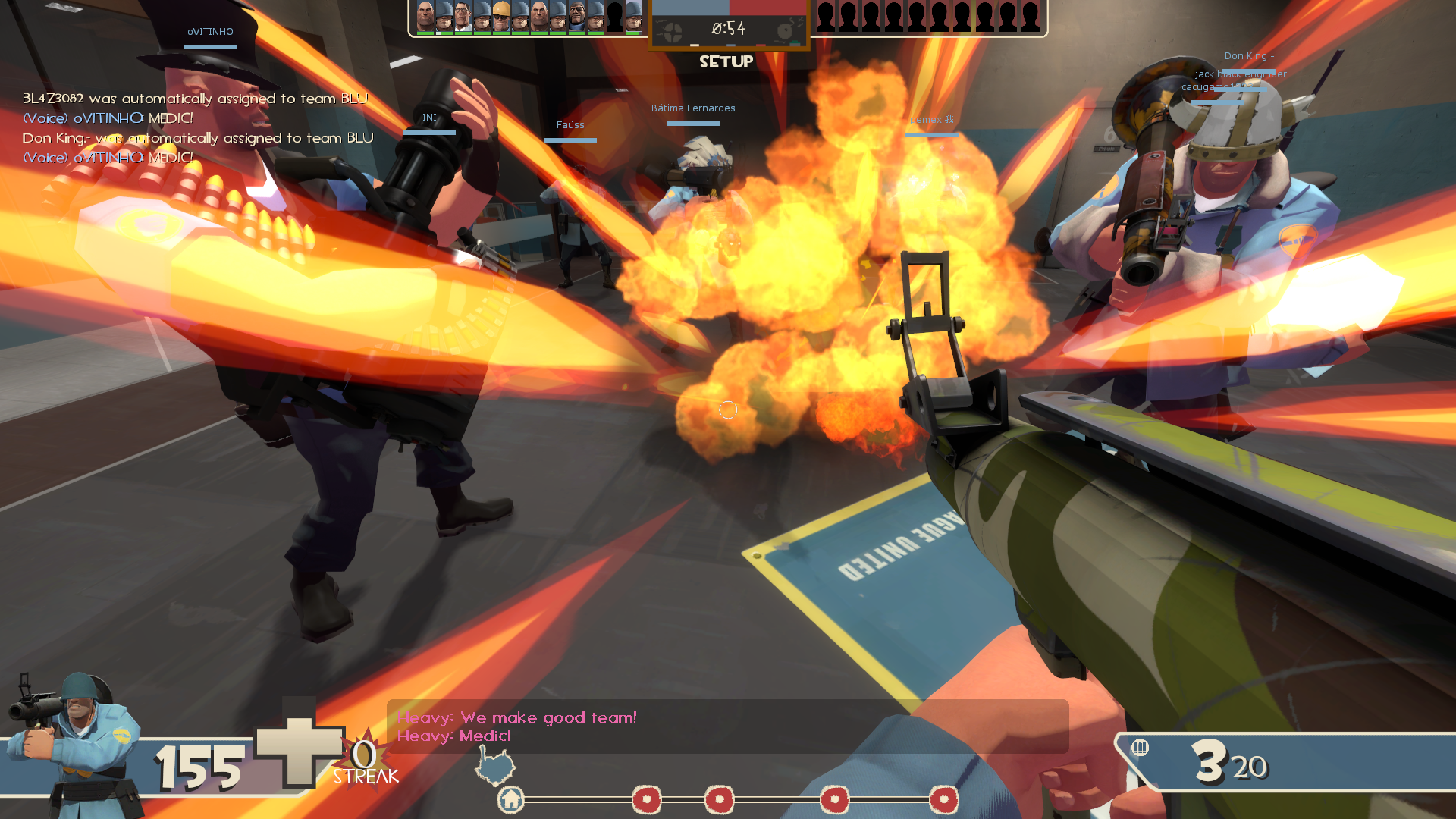Select the Engineer portrait with yellow hardhat
1456x819 pixels.
pyautogui.click(x=500, y=15)
